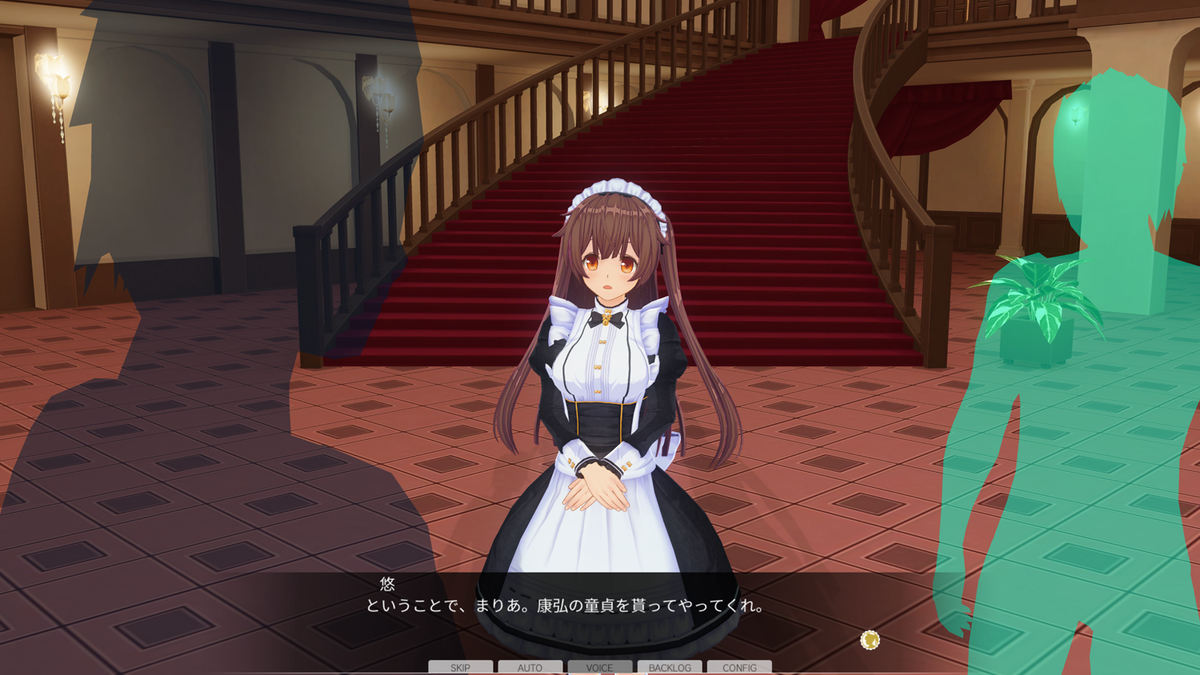
Task: Open the BACKLOG dialogue history
Action: pos(669,667)
